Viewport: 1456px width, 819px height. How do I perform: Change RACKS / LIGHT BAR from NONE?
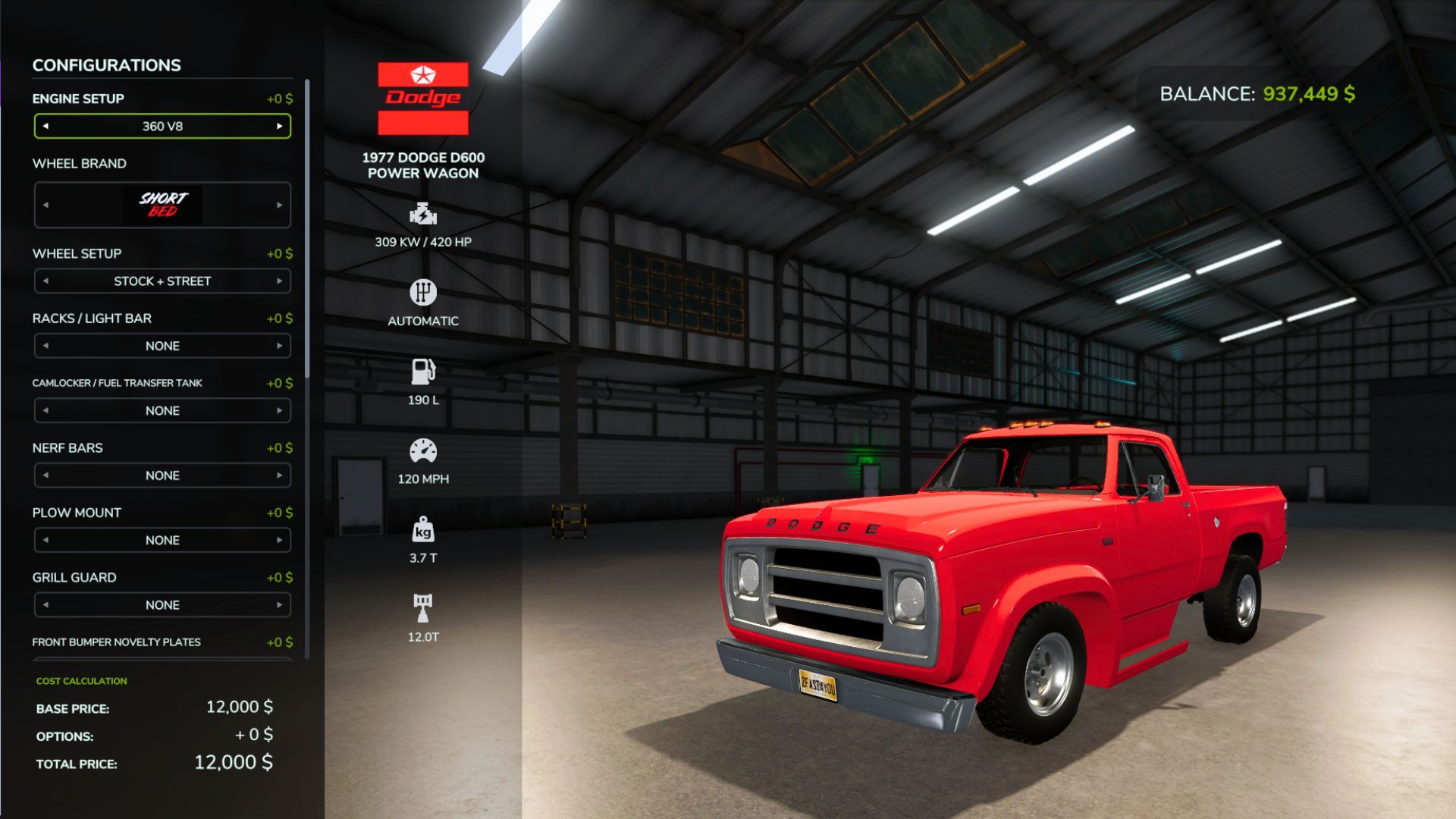click(x=279, y=345)
